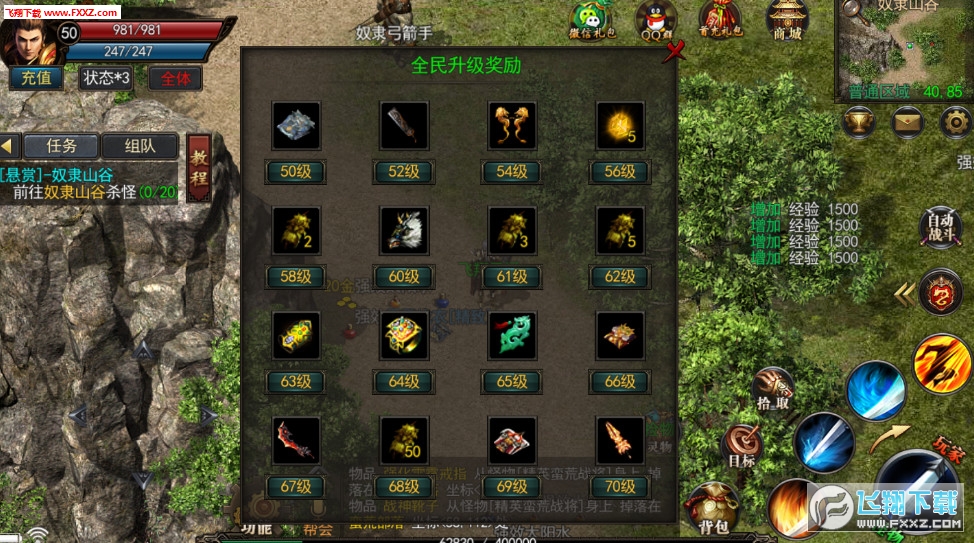The width and height of the screenshot is (974, 543).
Task: Claim the 50级 level reward
Action: [296, 171]
